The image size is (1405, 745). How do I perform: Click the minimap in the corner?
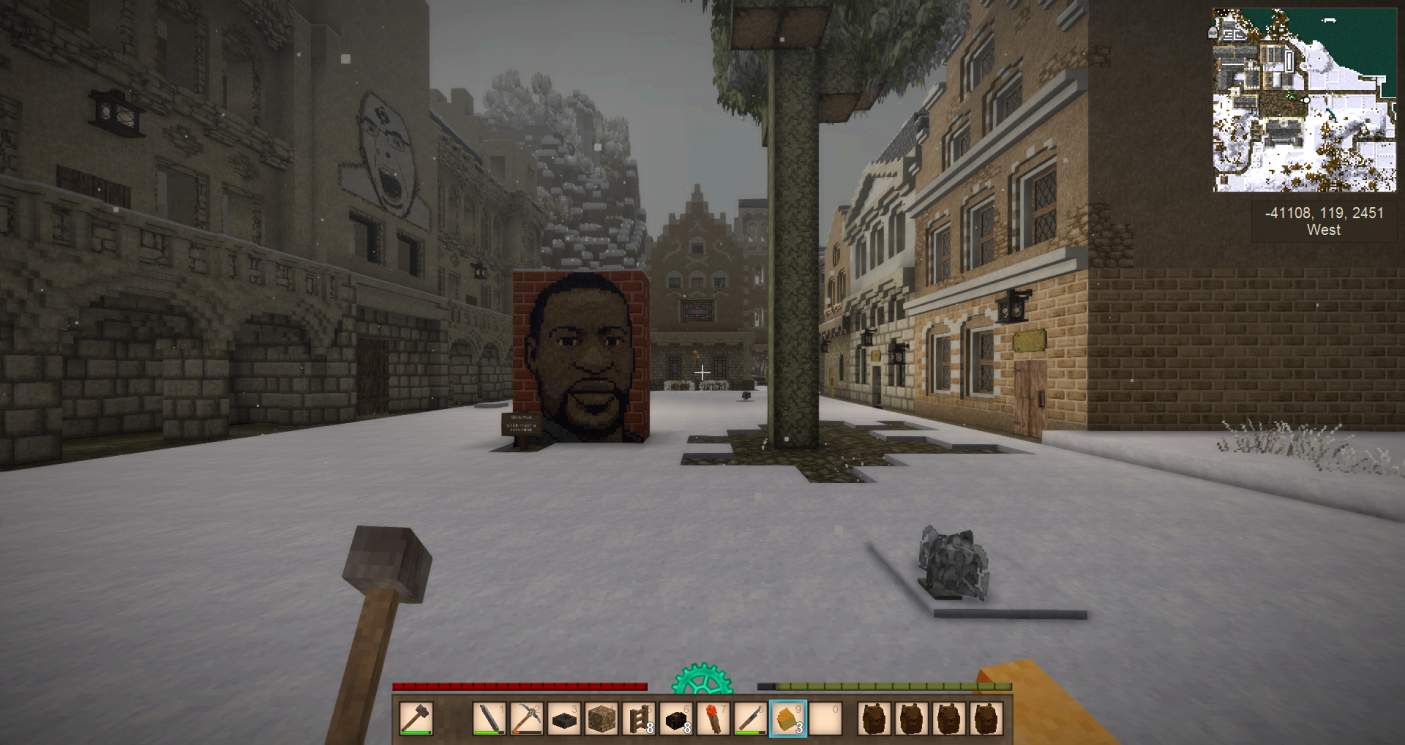click(1304, 100)
